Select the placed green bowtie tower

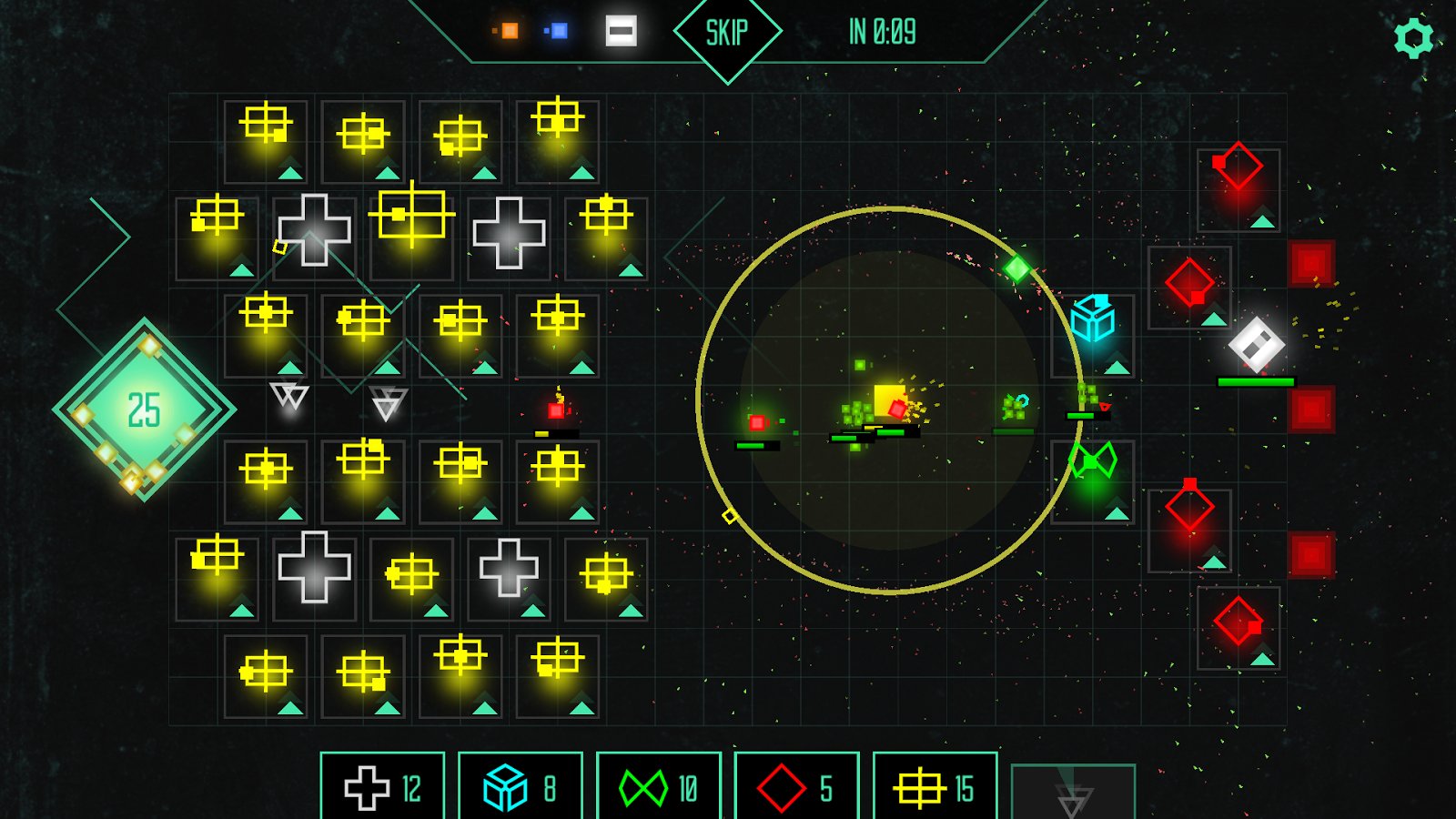tap(1093, 461)
